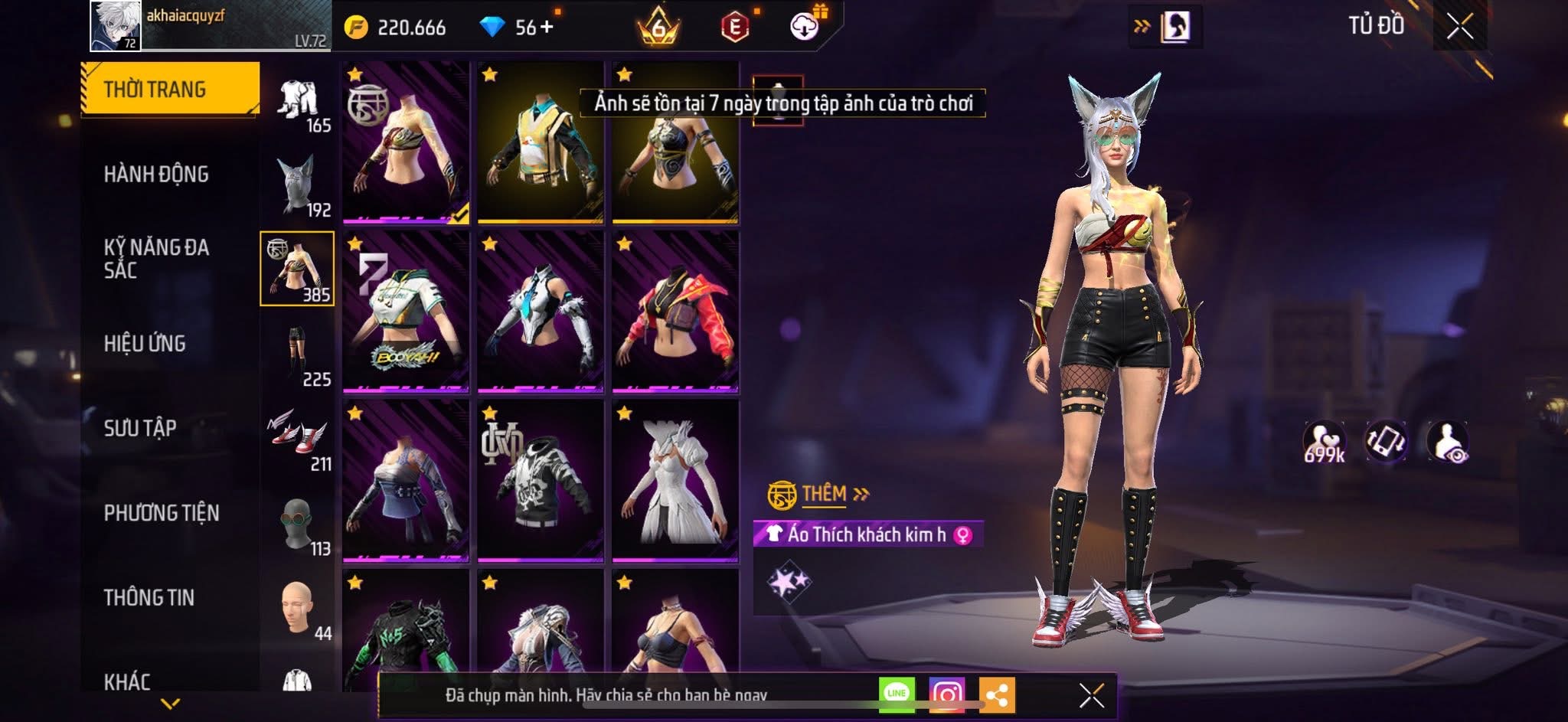Pick the black and white graffiti hoodie
This screenshot has height=722, width=1568.
pyautogui.click(x=540, y=481)
